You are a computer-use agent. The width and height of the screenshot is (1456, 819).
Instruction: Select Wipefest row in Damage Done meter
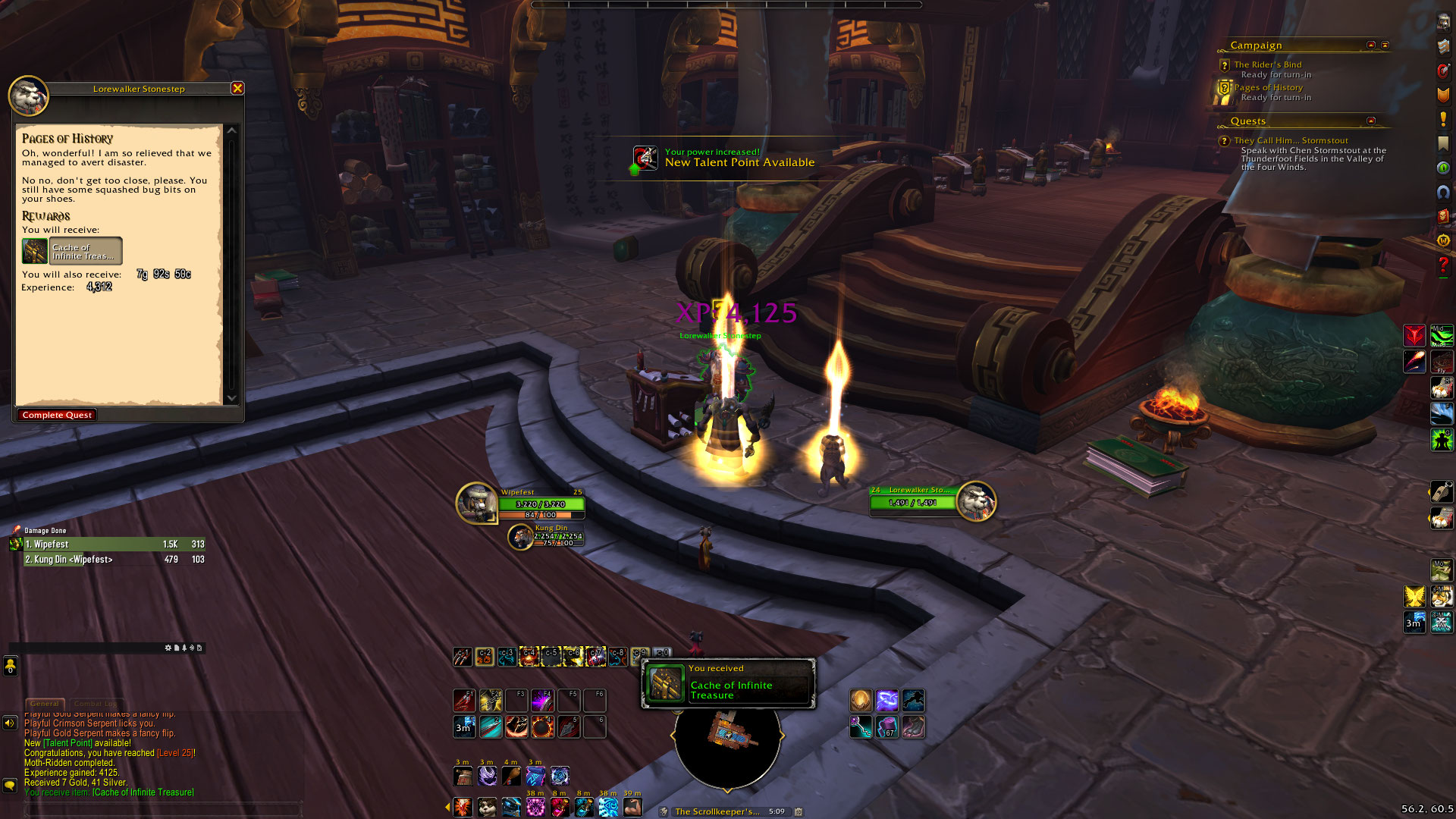tap(106, 544)
